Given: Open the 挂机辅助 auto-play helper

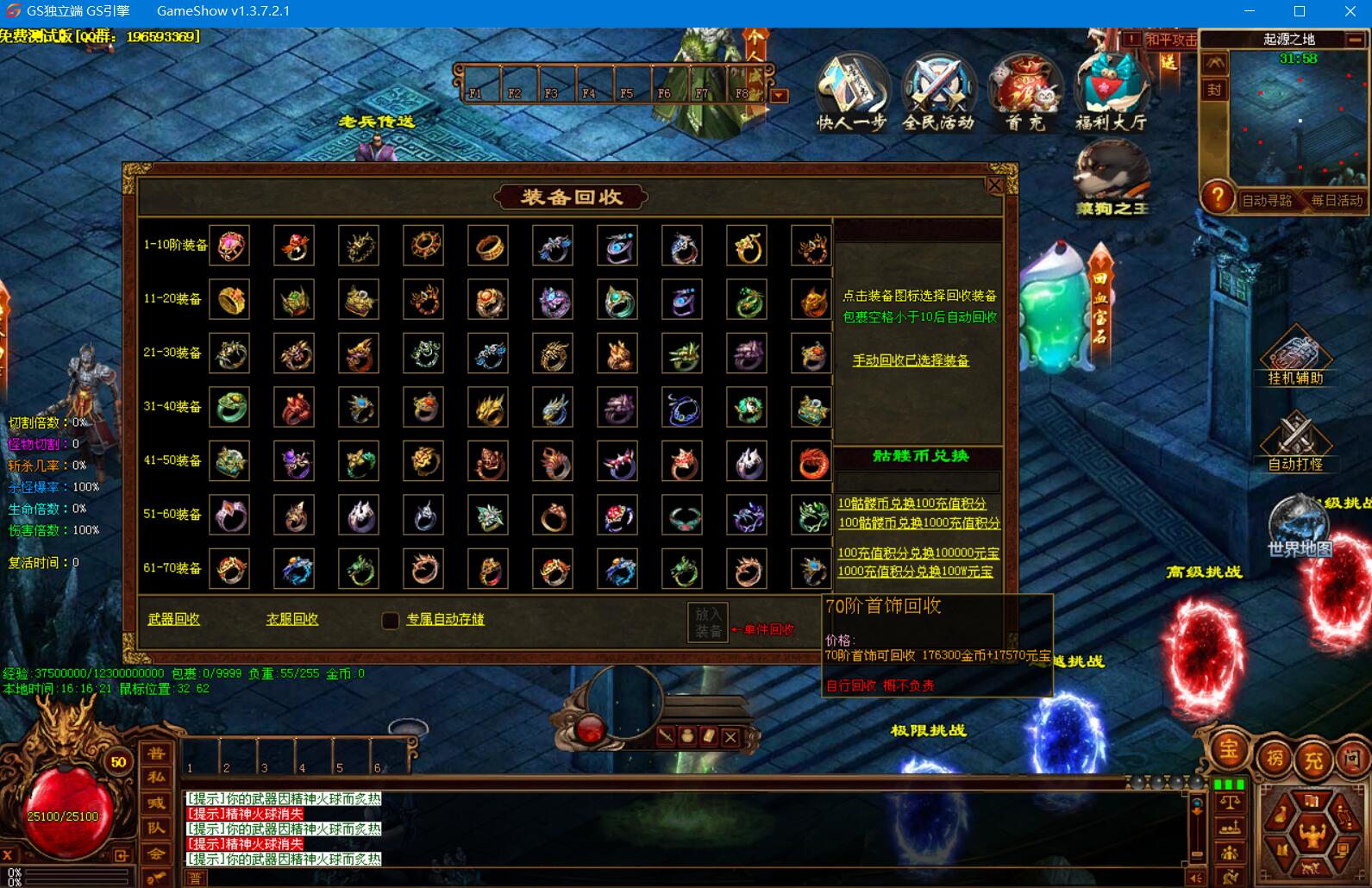Looking at the screenshot, I should (x=1295, y=356).
